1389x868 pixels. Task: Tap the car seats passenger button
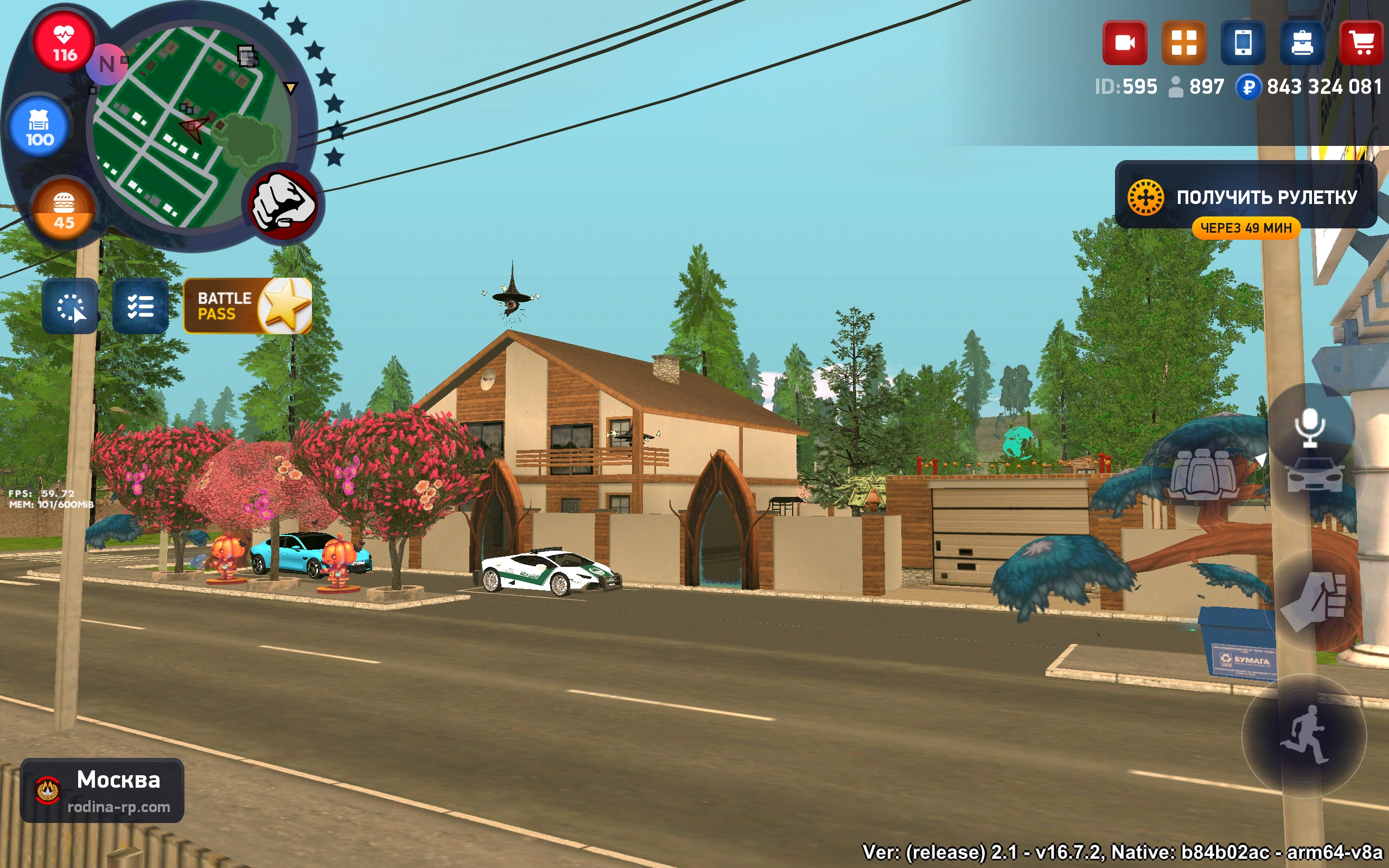point(1202,474)
